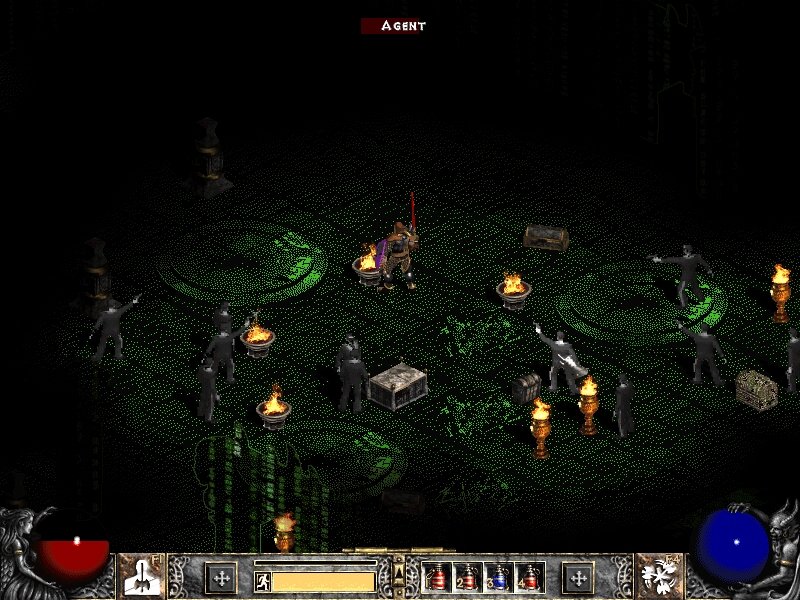The width and height of the screenshot is (800, 600).
Task: Toggle the run/walk running man button
Action: point(262,581)
